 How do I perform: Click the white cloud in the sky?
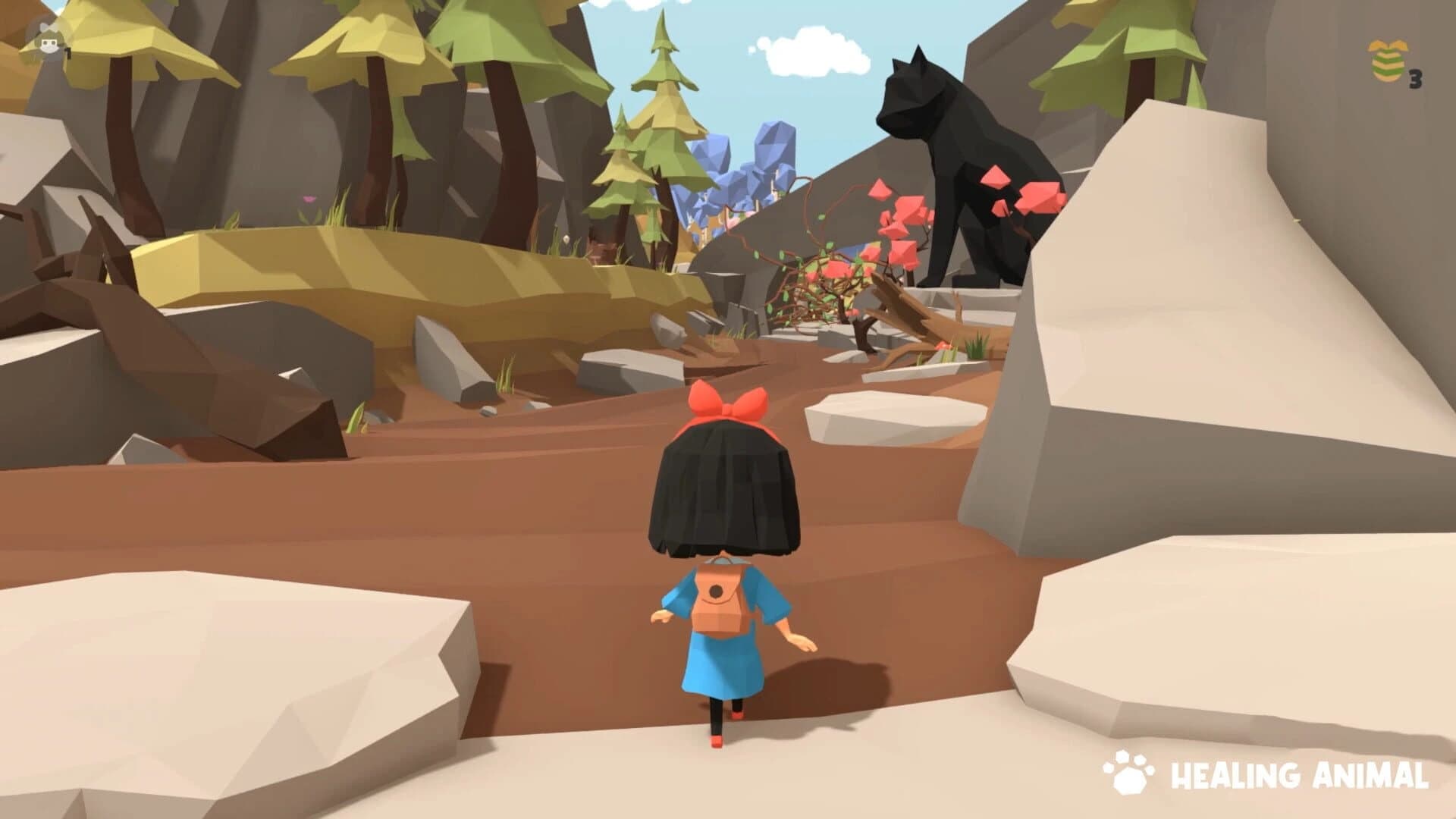pos(811,53)
